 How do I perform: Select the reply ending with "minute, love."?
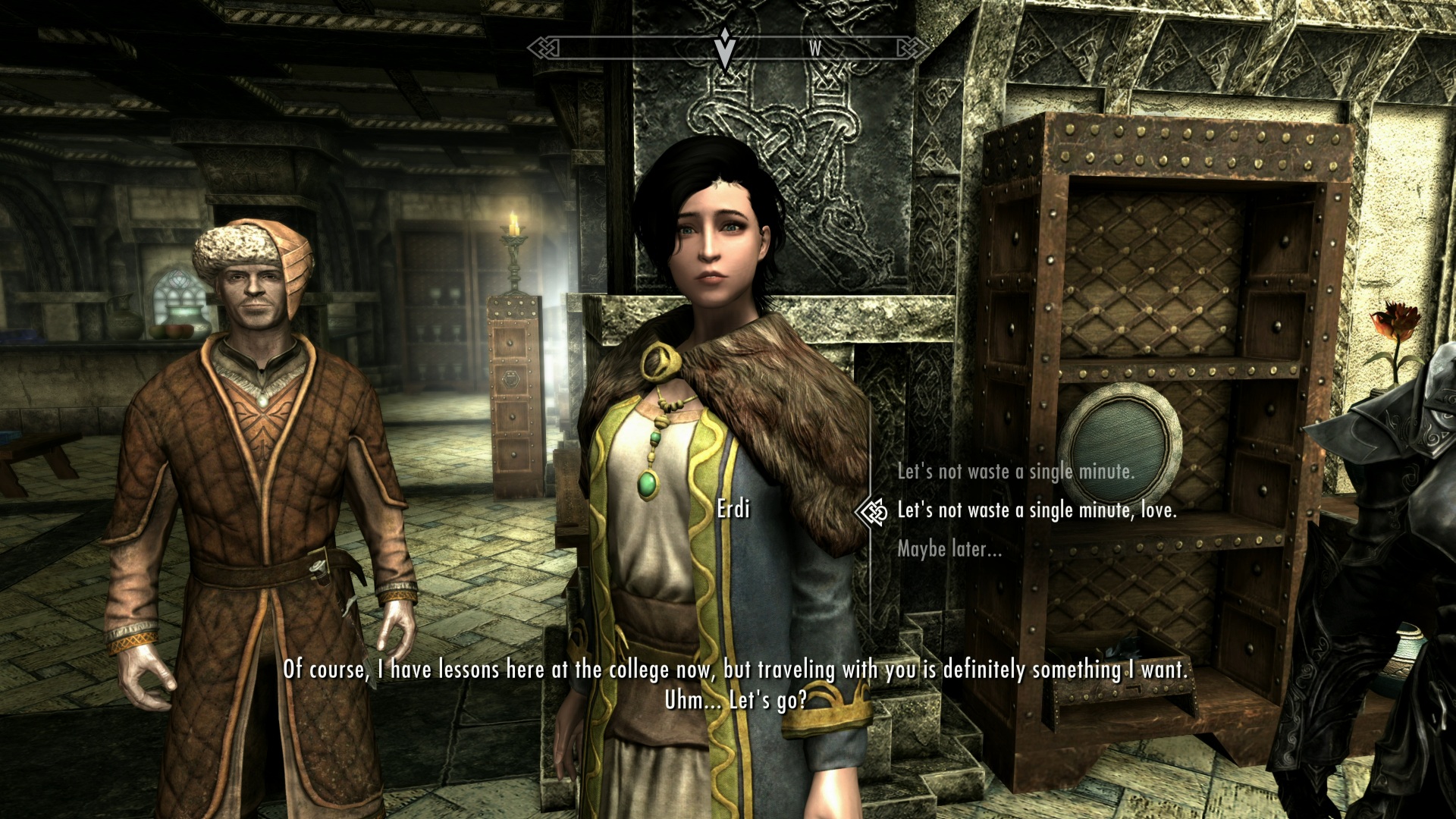1037,510
